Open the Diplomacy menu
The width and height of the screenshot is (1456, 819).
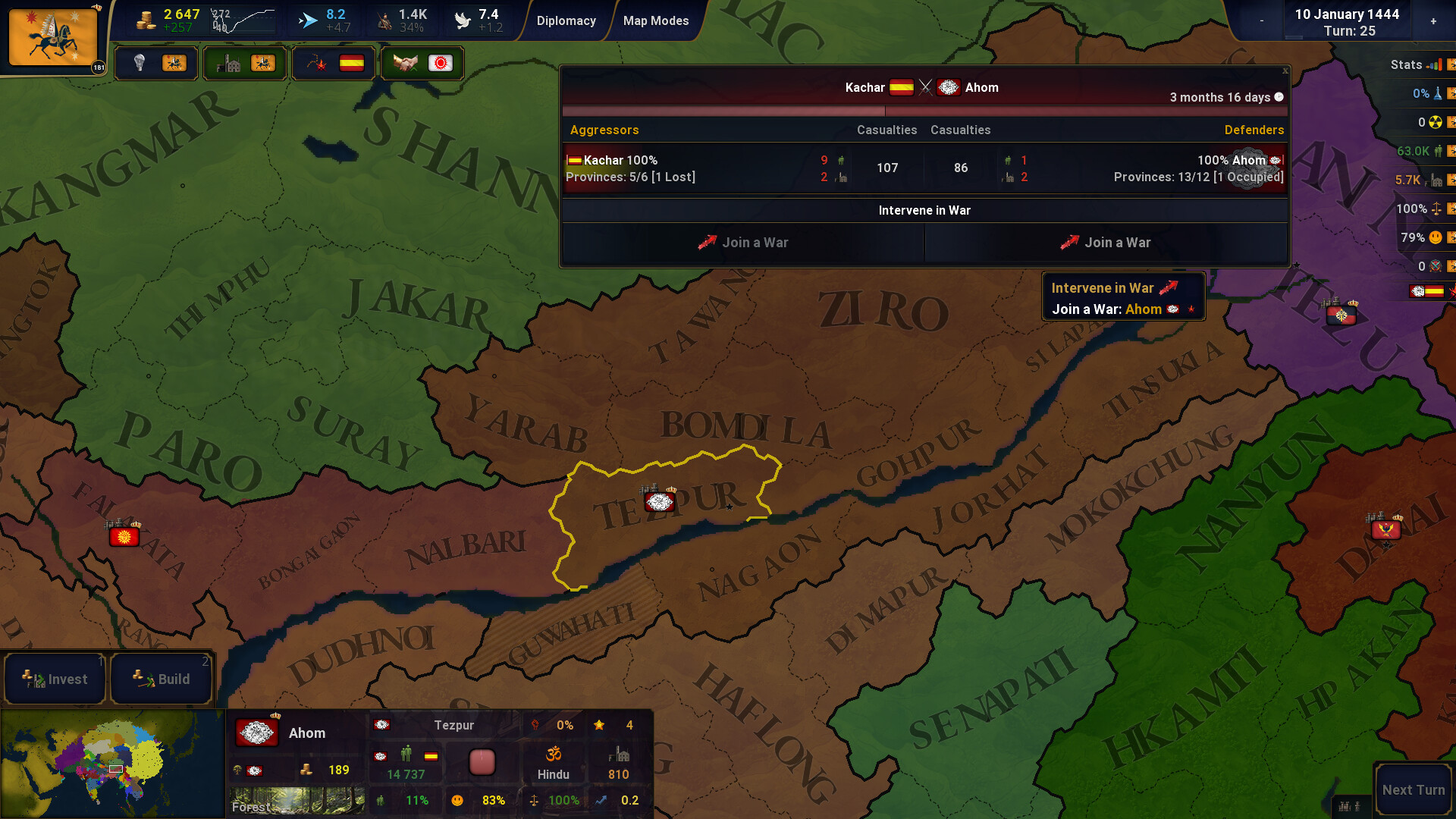coord(566,20)
